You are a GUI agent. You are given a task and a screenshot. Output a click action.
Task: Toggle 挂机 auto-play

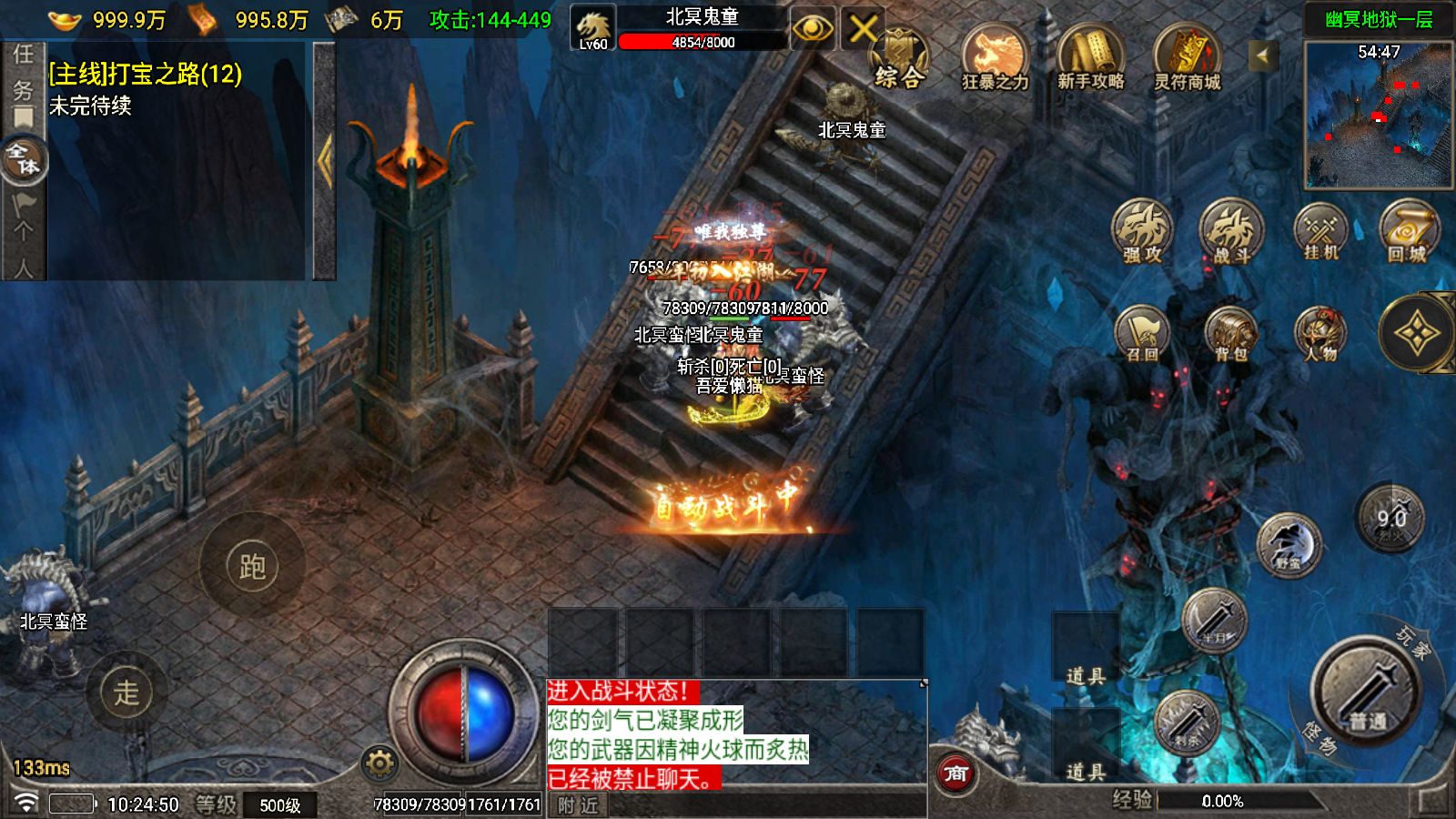point(1320,231)
